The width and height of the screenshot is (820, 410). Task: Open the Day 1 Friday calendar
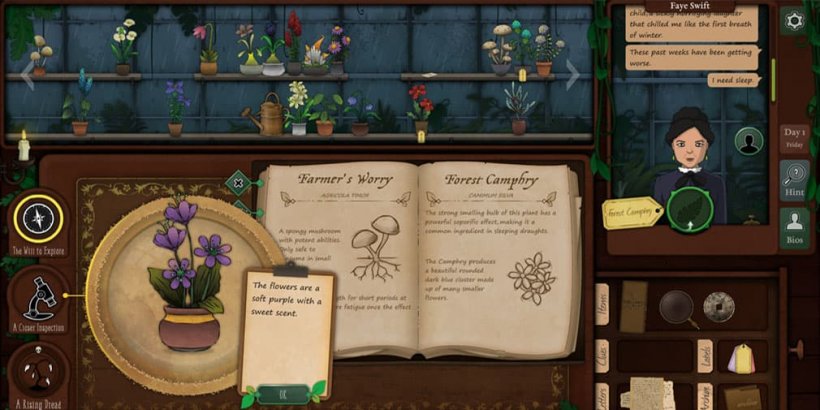tap(794, 137)
